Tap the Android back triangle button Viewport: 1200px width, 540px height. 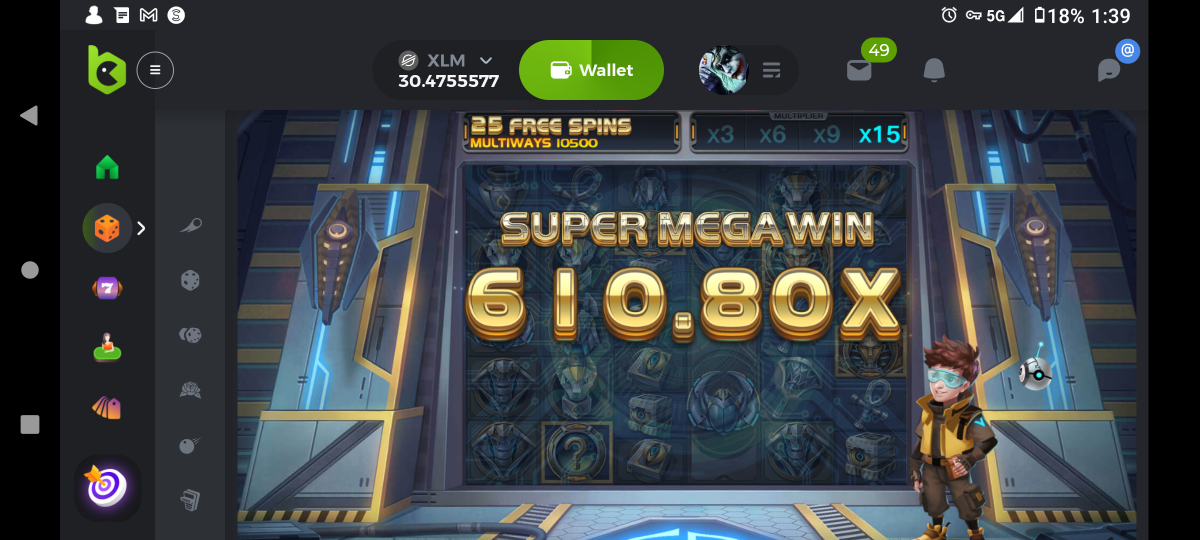(29, 116)
